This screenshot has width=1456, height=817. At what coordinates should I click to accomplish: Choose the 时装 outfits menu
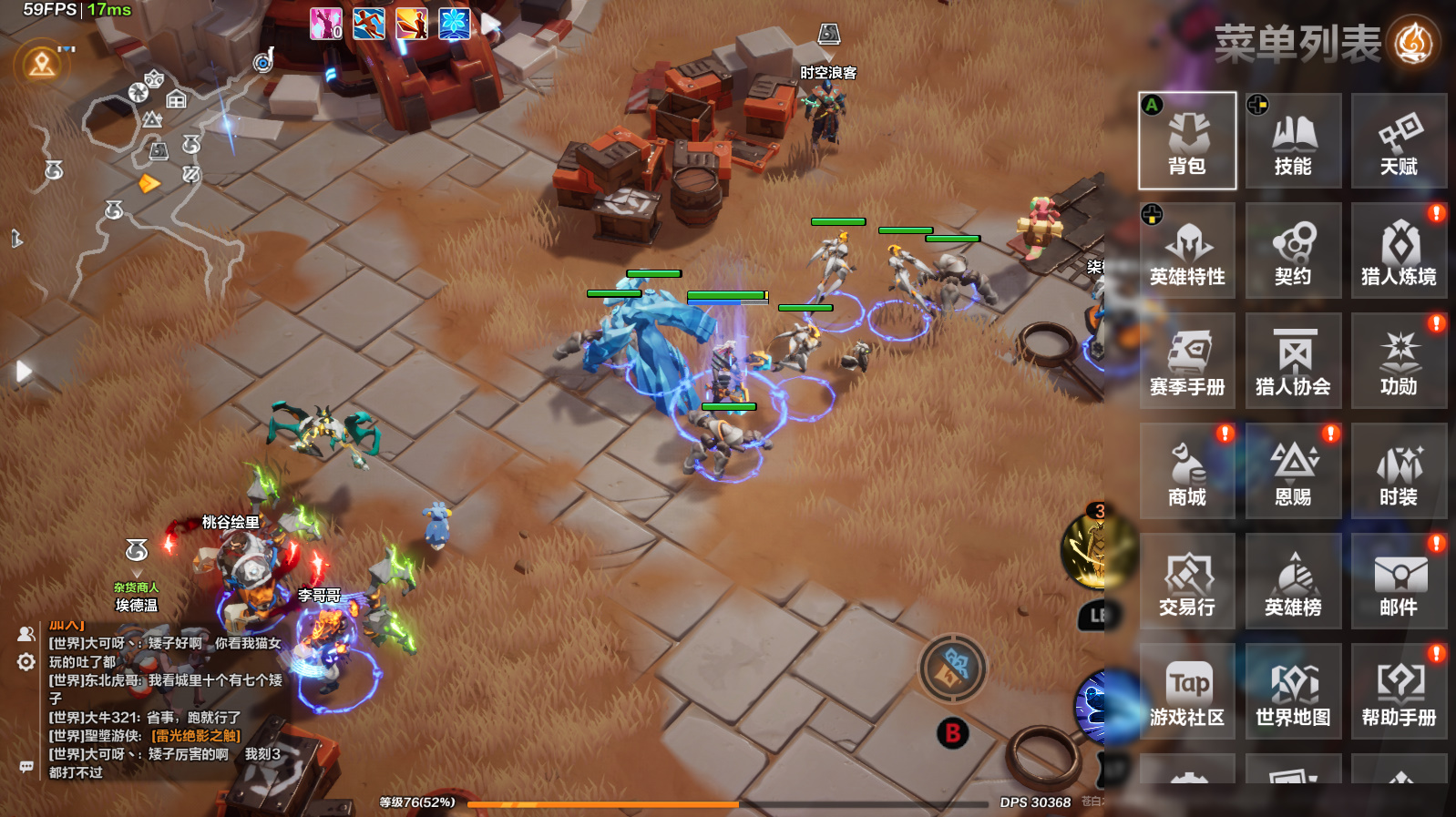(1399, 471)
